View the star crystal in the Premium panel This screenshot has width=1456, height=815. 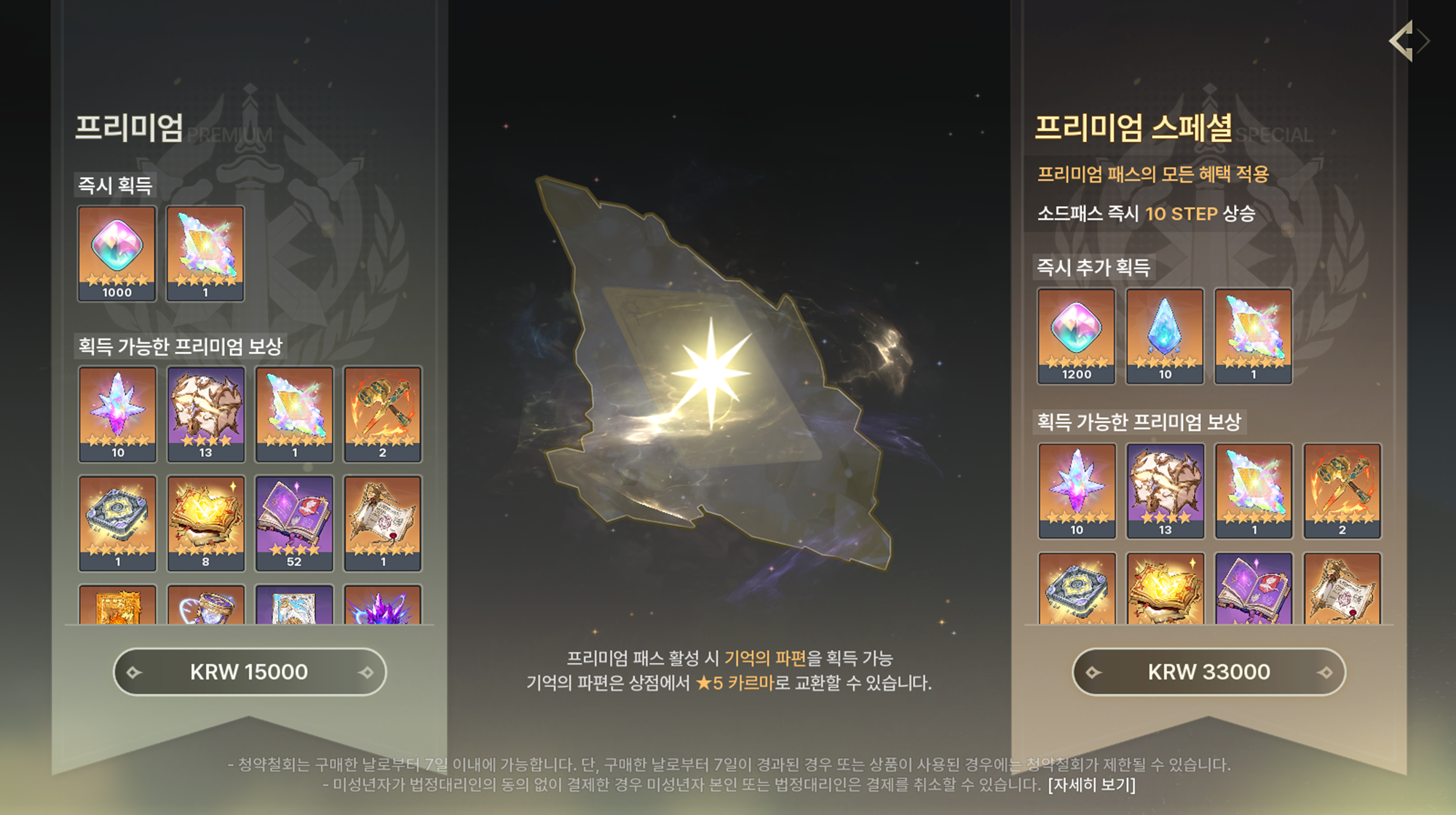117,413
